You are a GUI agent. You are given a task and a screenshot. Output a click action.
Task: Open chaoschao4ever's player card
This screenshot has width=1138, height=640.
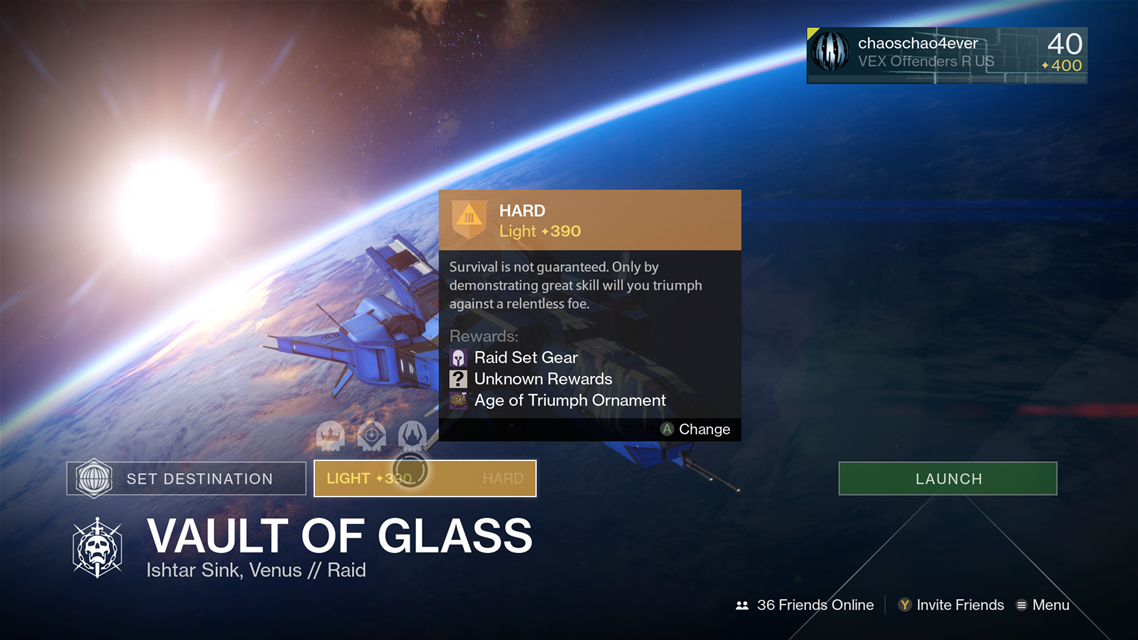pos(946,54)
